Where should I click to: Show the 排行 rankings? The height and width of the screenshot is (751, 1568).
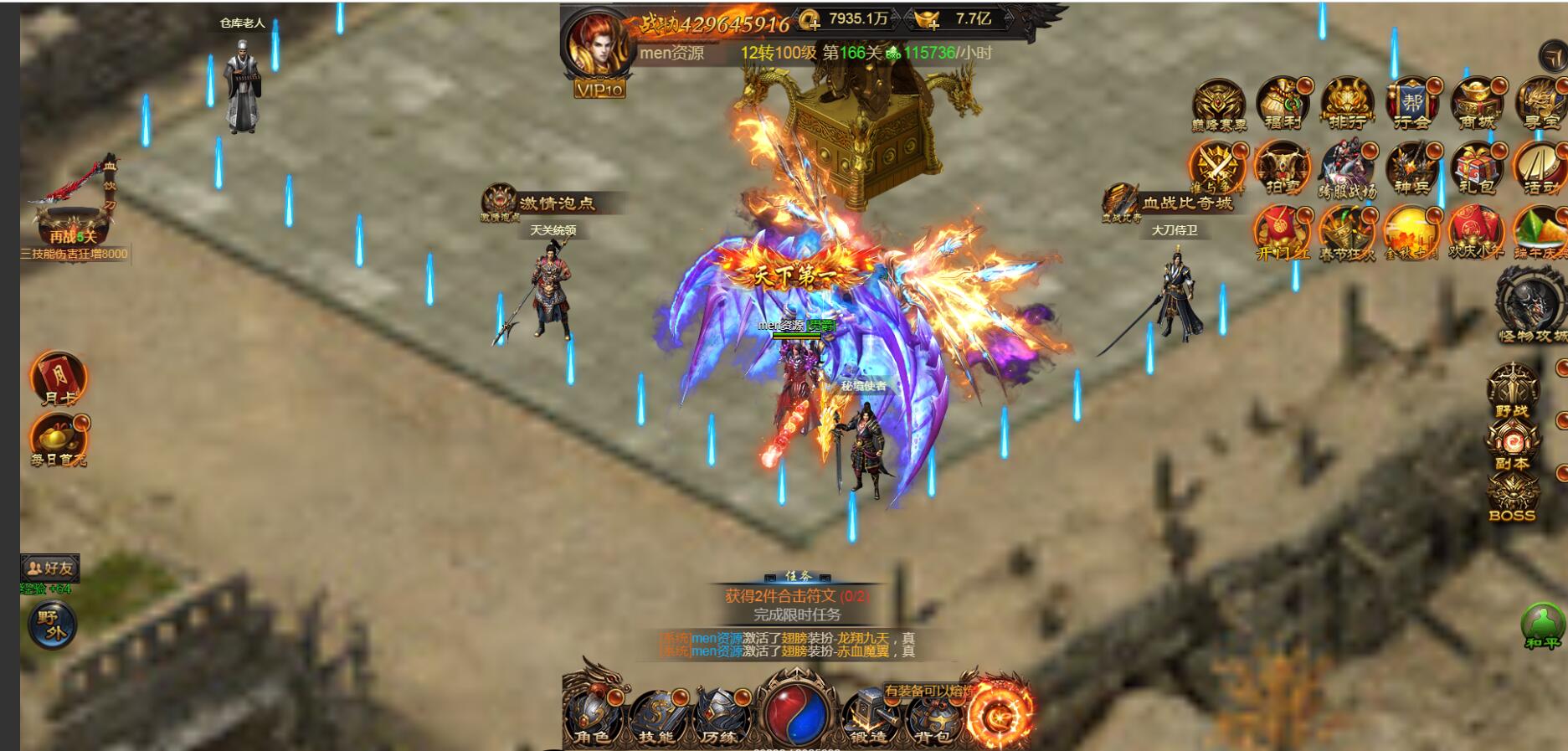[x=1347, y=104]
